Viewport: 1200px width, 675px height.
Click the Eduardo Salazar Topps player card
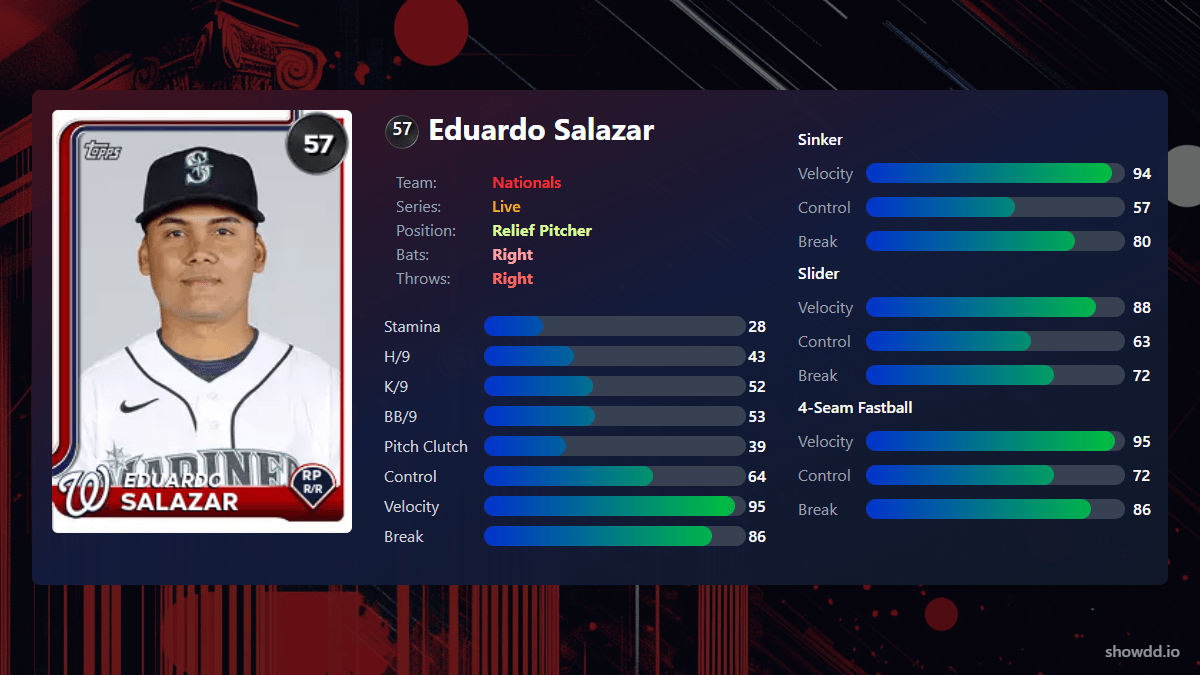pyautogui.click(x=202, y=321)
